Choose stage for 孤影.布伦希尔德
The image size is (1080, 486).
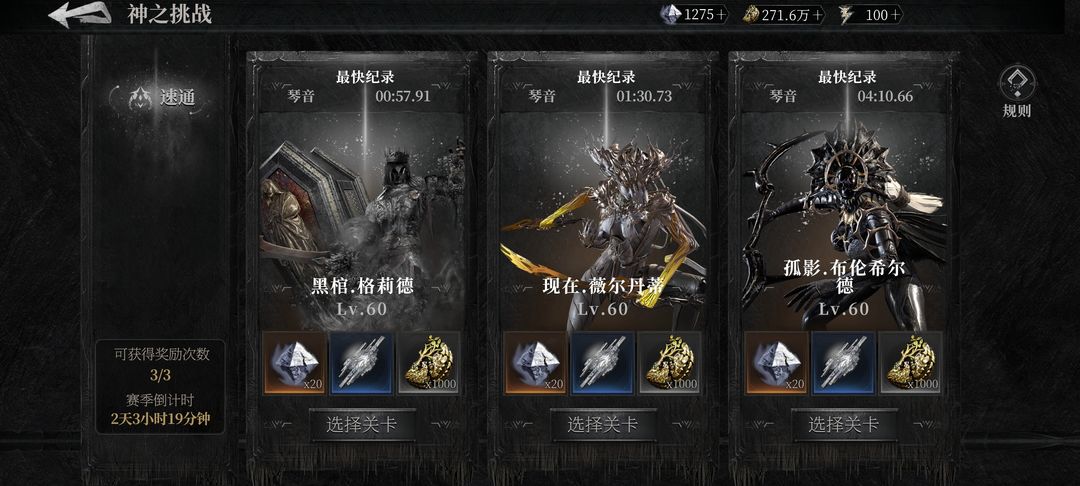(x=844, y=424)
